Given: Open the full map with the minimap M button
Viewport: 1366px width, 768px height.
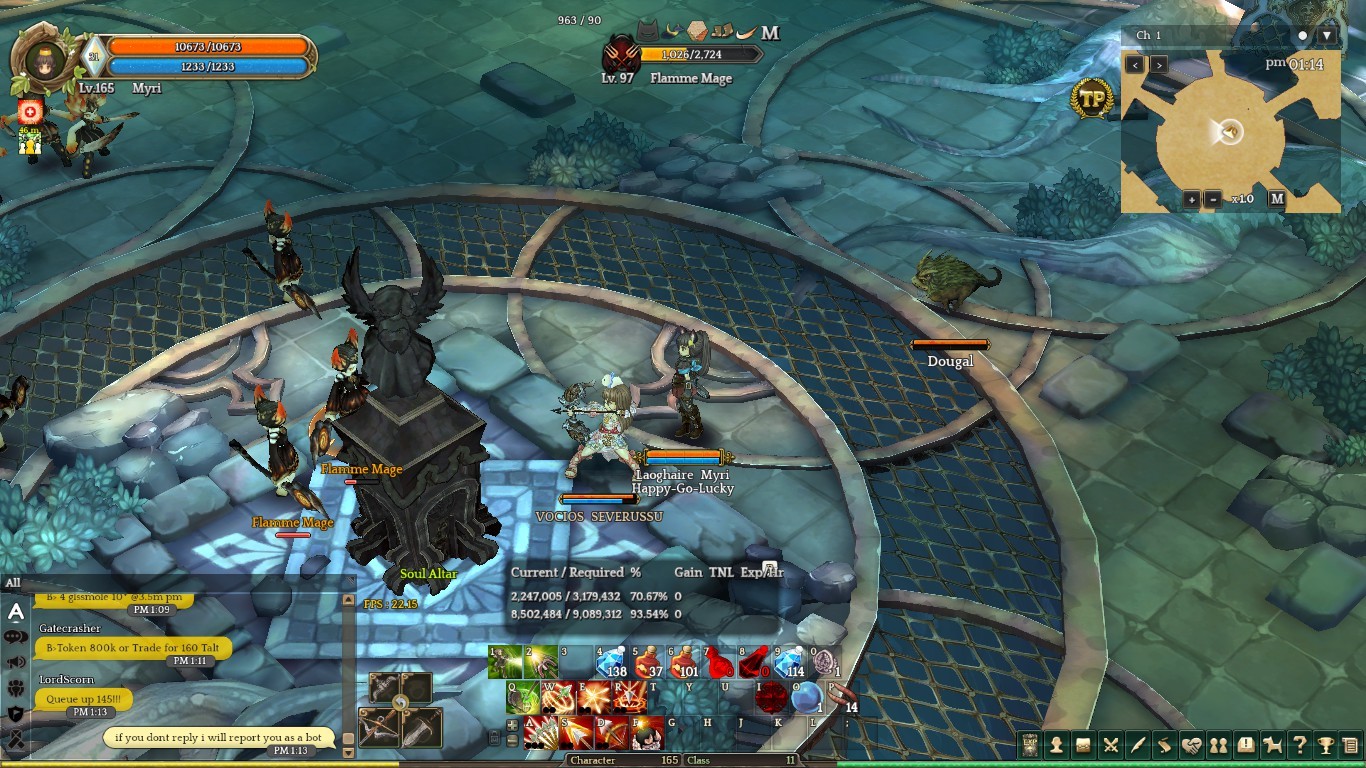Looking at the screenshot, I should coord(1277,198).
